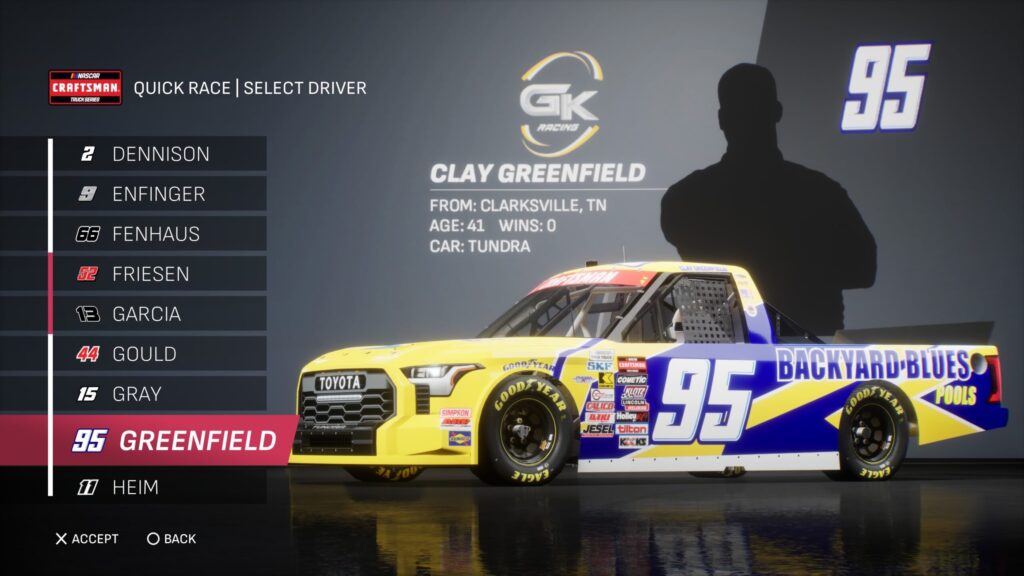Go back from driver selection
The image size is (1024, 576).
tap(171, 539)
